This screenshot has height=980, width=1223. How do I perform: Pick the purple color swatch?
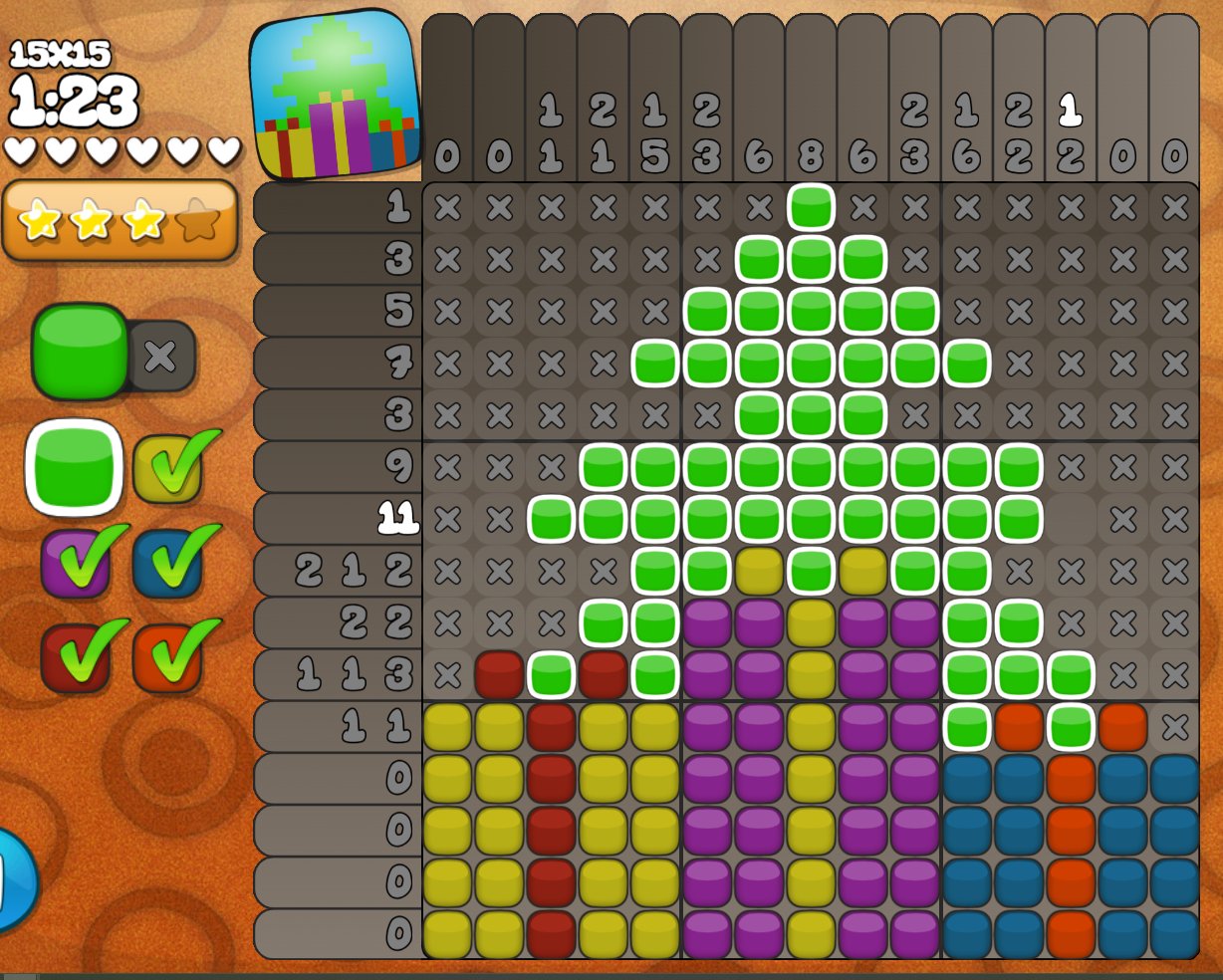(x=75, y=564)
